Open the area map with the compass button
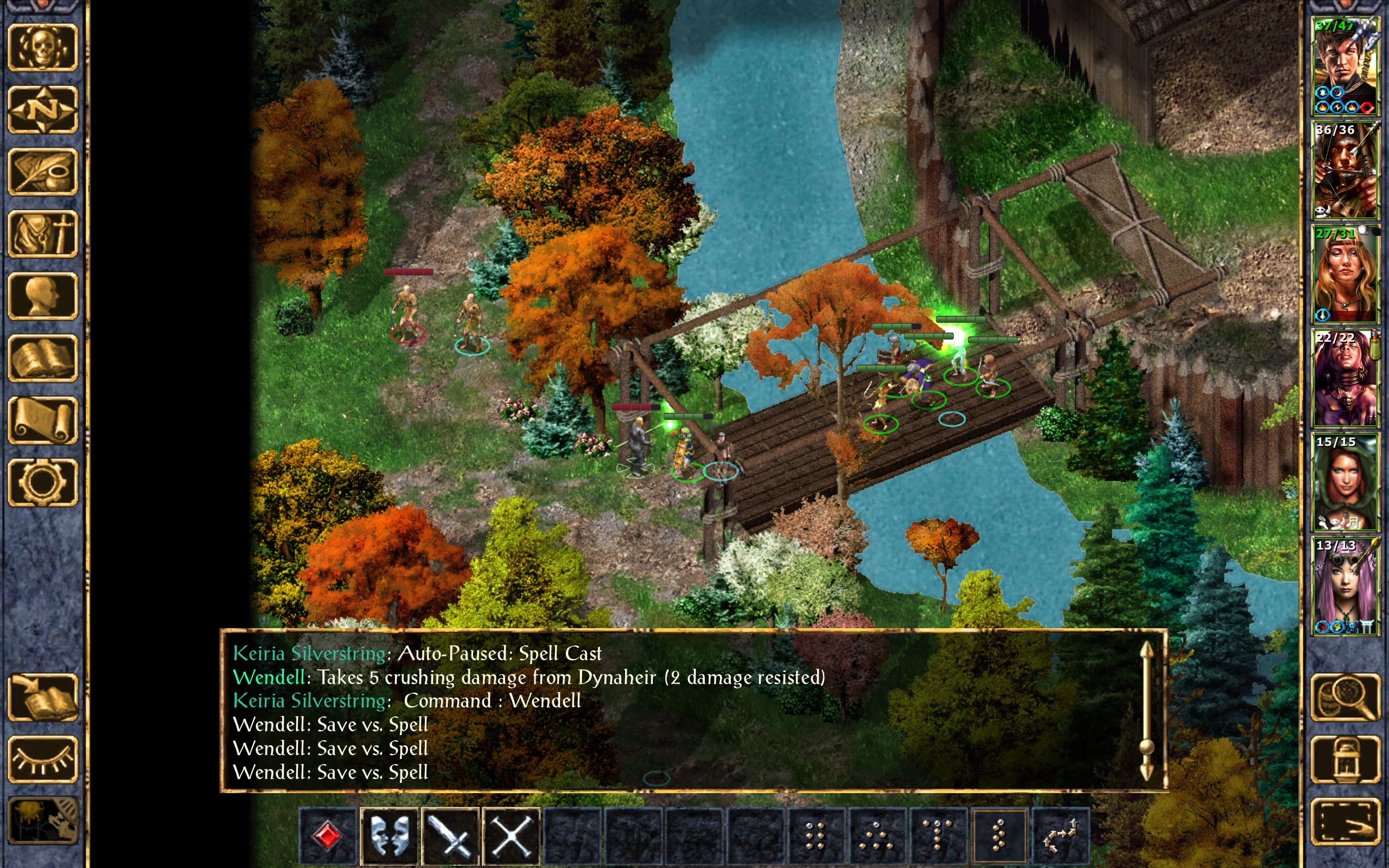 pos(42,110)
